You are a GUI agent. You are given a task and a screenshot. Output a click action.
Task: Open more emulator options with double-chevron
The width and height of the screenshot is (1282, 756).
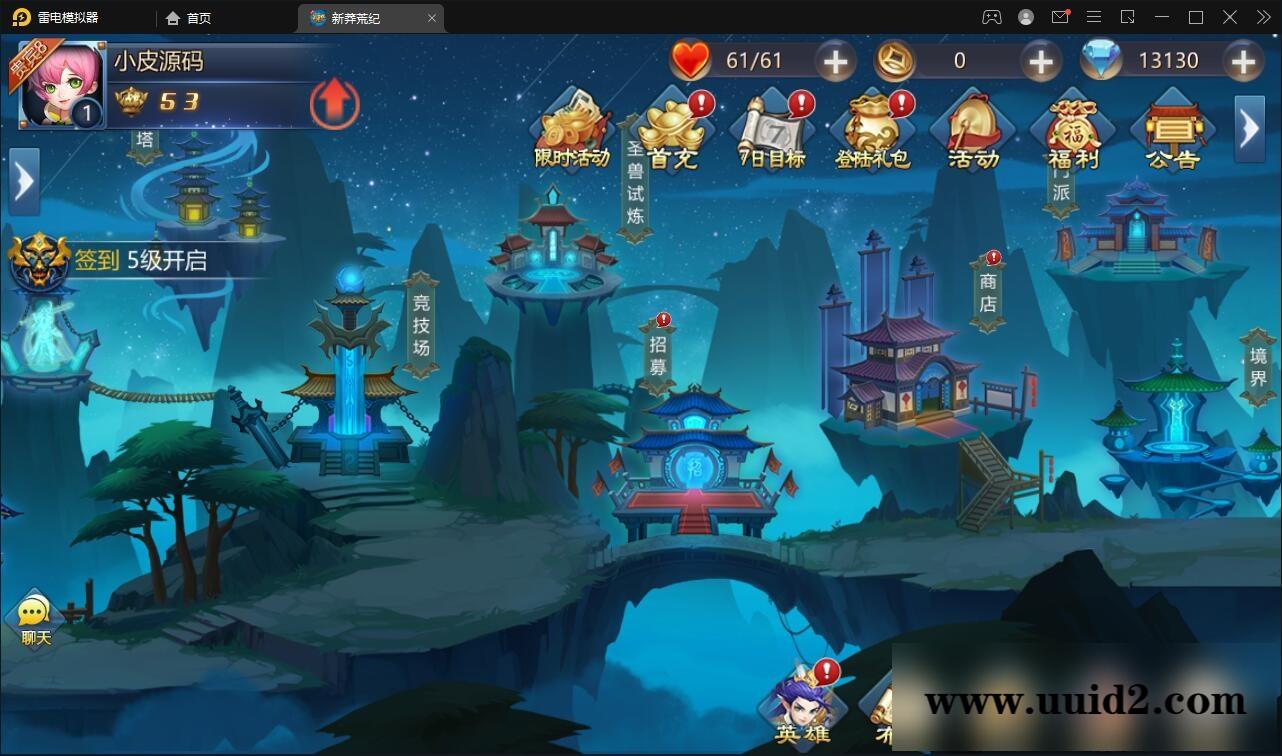pos(1262,17)
